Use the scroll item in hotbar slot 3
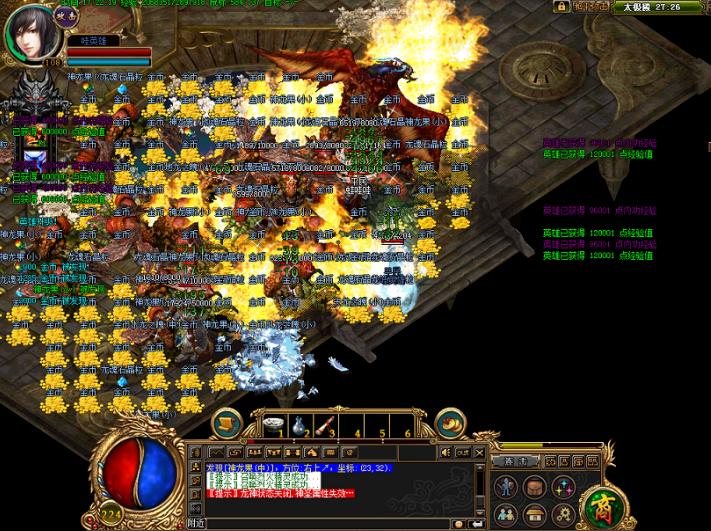The image size is (711, 531). [326, 425]
